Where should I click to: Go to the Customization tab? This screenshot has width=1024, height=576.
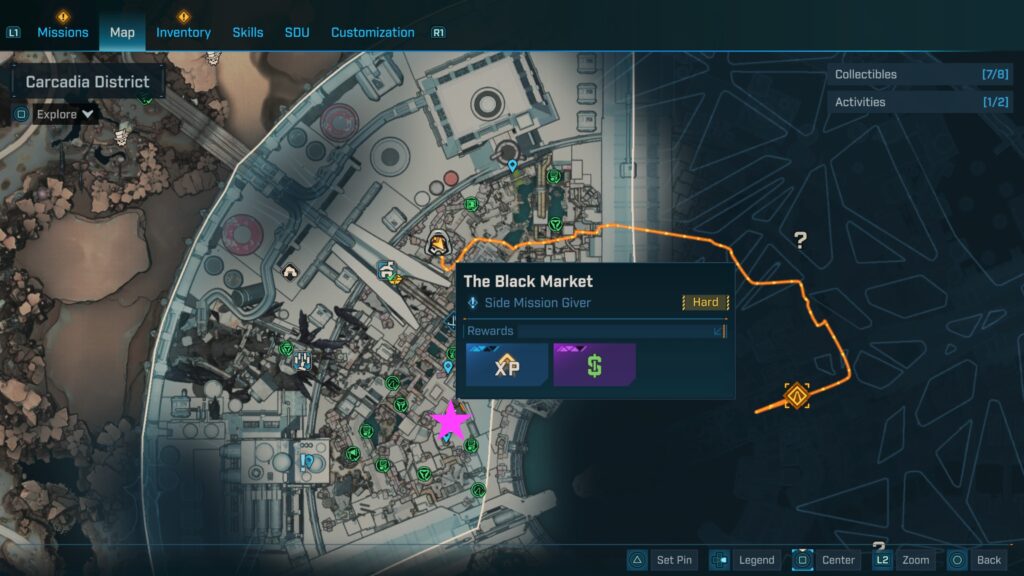pos(372,32)
